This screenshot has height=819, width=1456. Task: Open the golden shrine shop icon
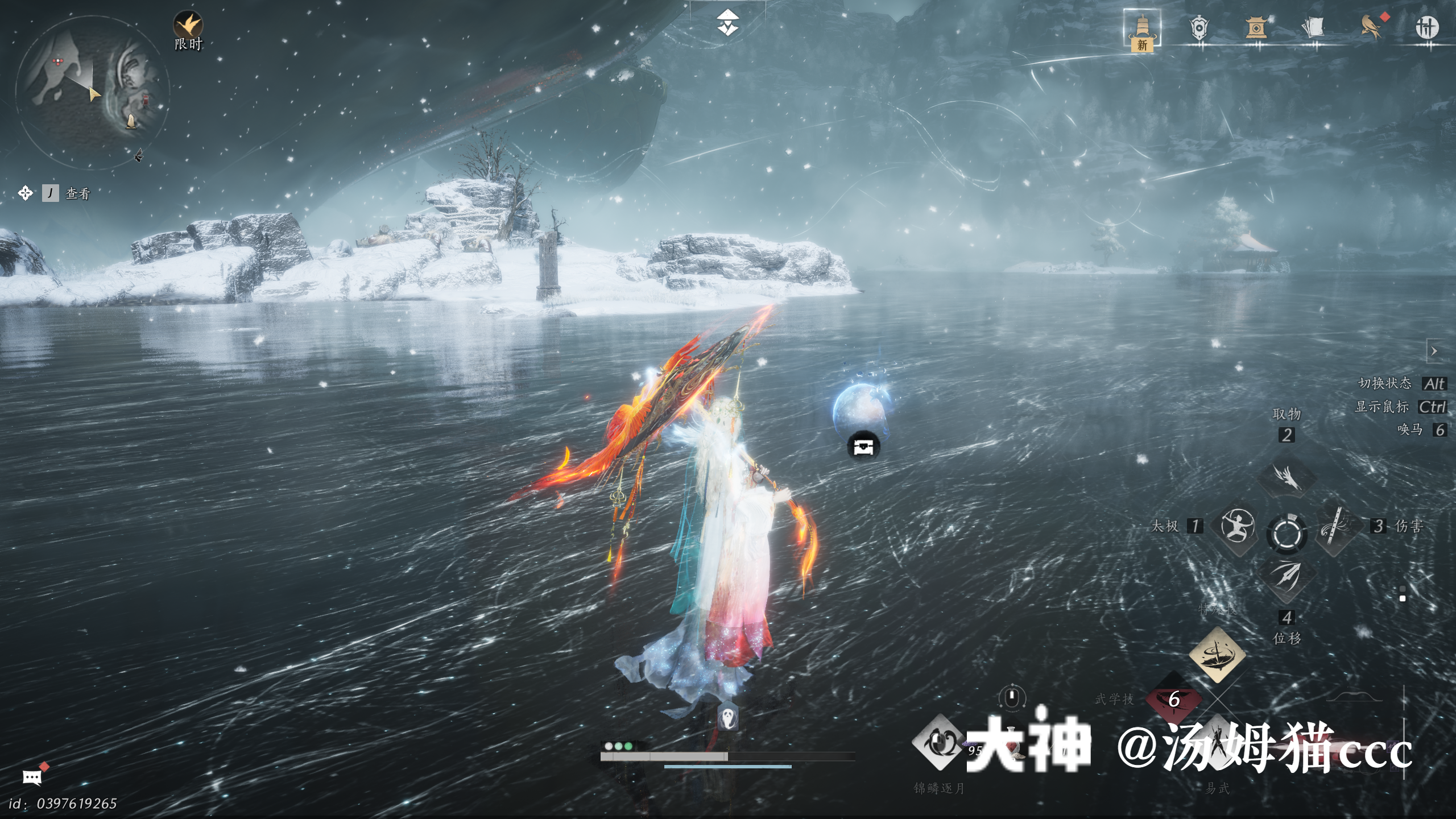1255,28
